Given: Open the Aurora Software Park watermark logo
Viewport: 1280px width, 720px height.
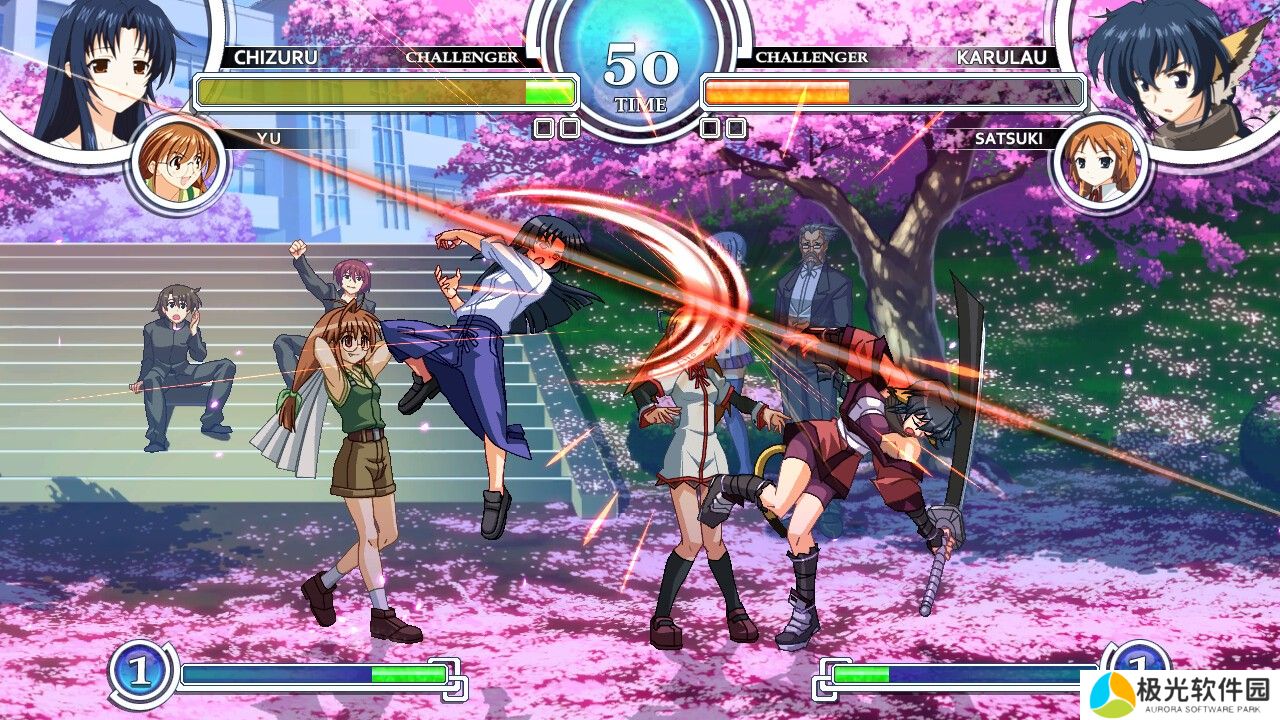Looking at the screenshot, I should (1180, 693).
